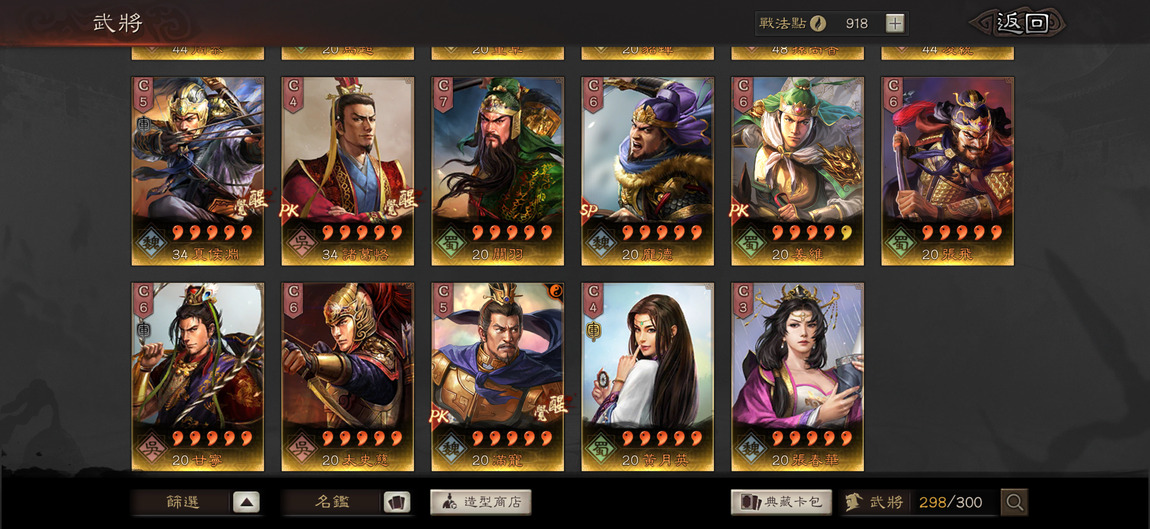
Task: Choose the 太史慈 general card
Action: (x=348, y=376)
